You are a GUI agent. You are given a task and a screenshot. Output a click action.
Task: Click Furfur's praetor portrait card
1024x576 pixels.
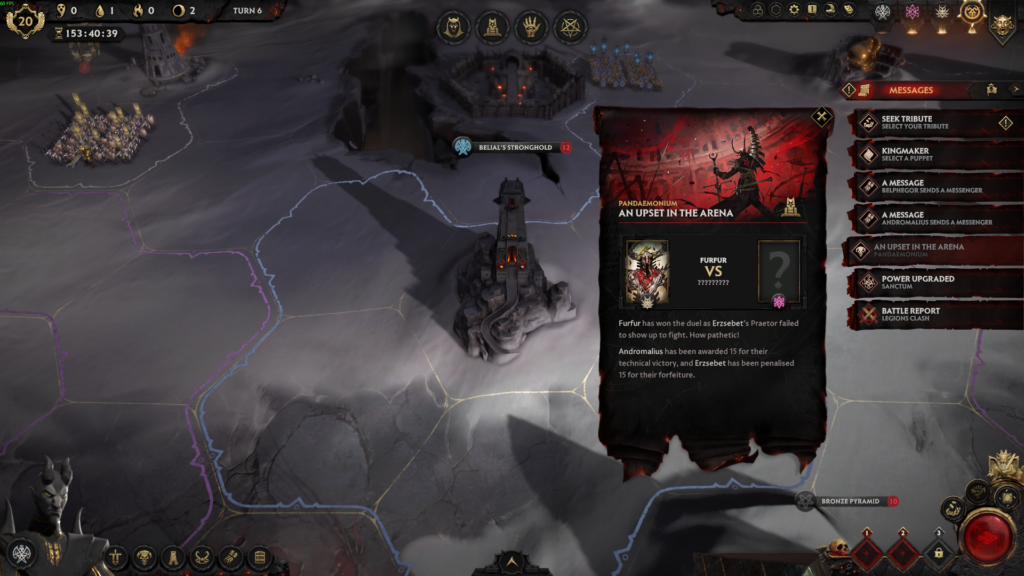tap(646, 272)
